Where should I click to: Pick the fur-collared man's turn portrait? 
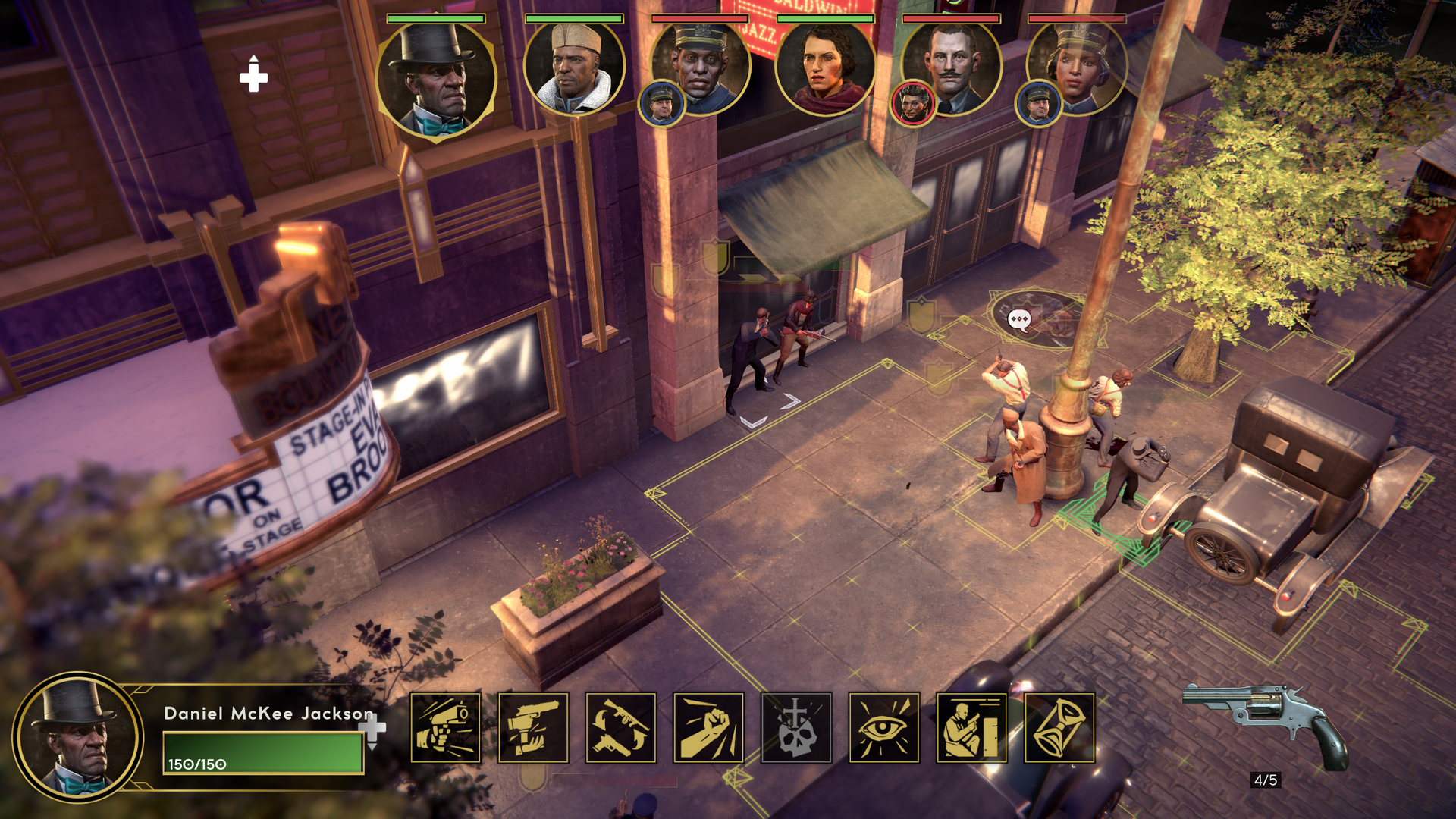(x=574, y=68)
